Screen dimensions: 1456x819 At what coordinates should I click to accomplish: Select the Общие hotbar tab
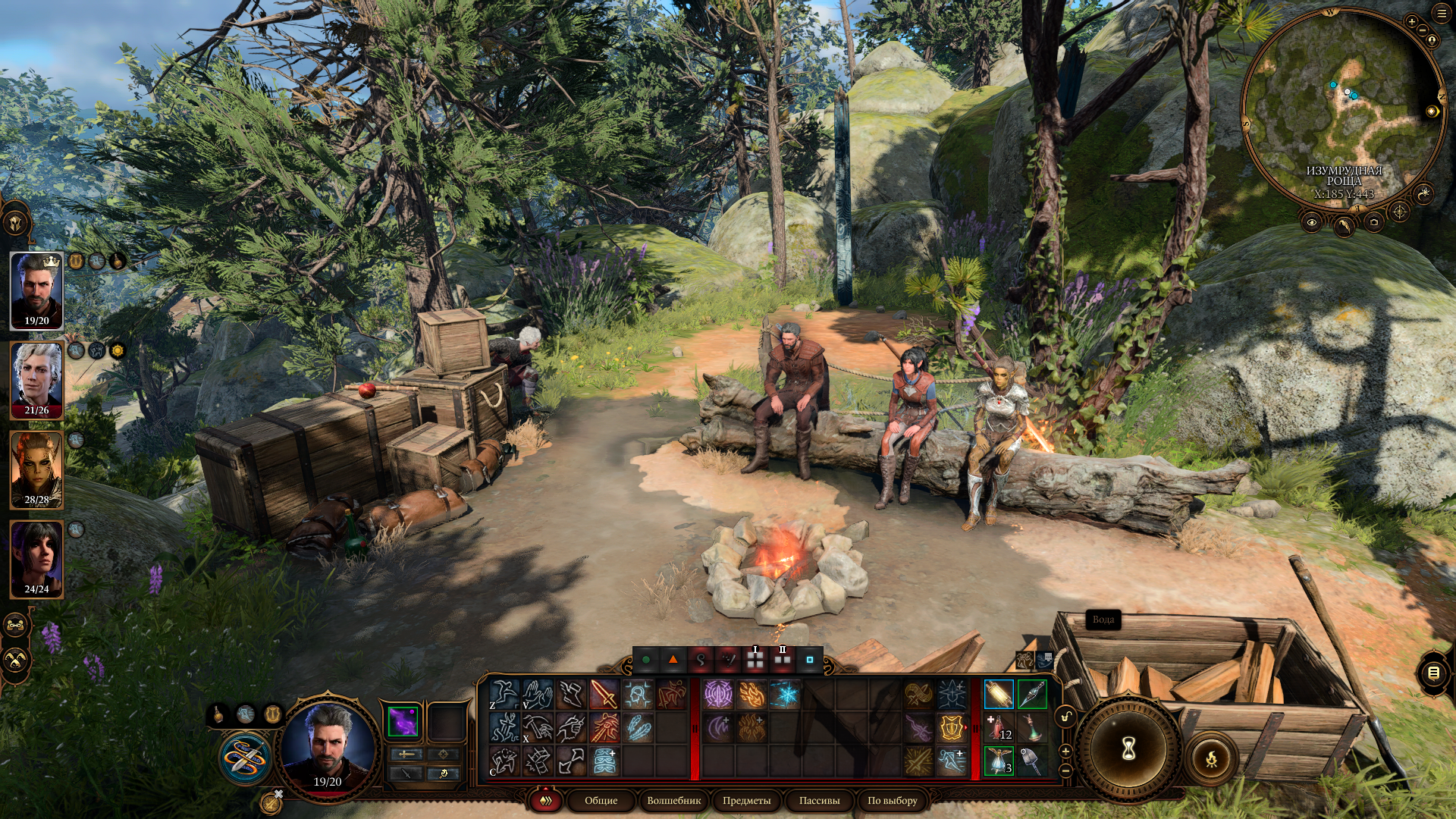(x=601, y=801)
